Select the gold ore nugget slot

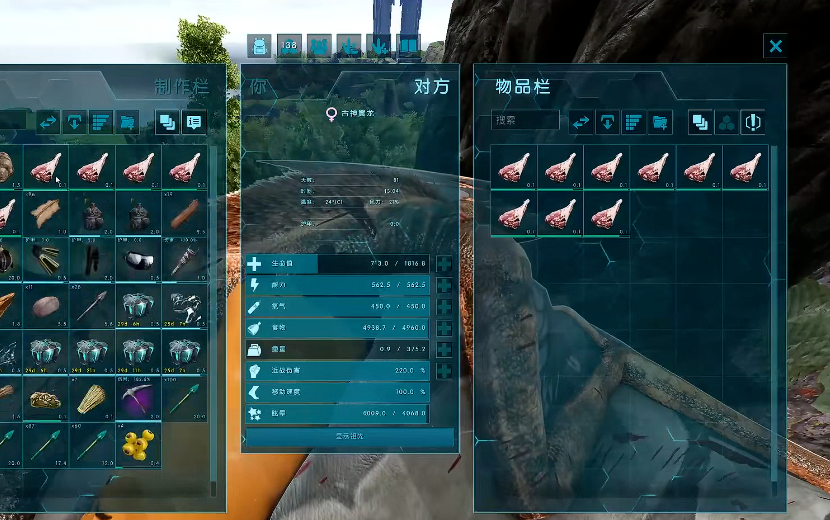pos(45,398)
